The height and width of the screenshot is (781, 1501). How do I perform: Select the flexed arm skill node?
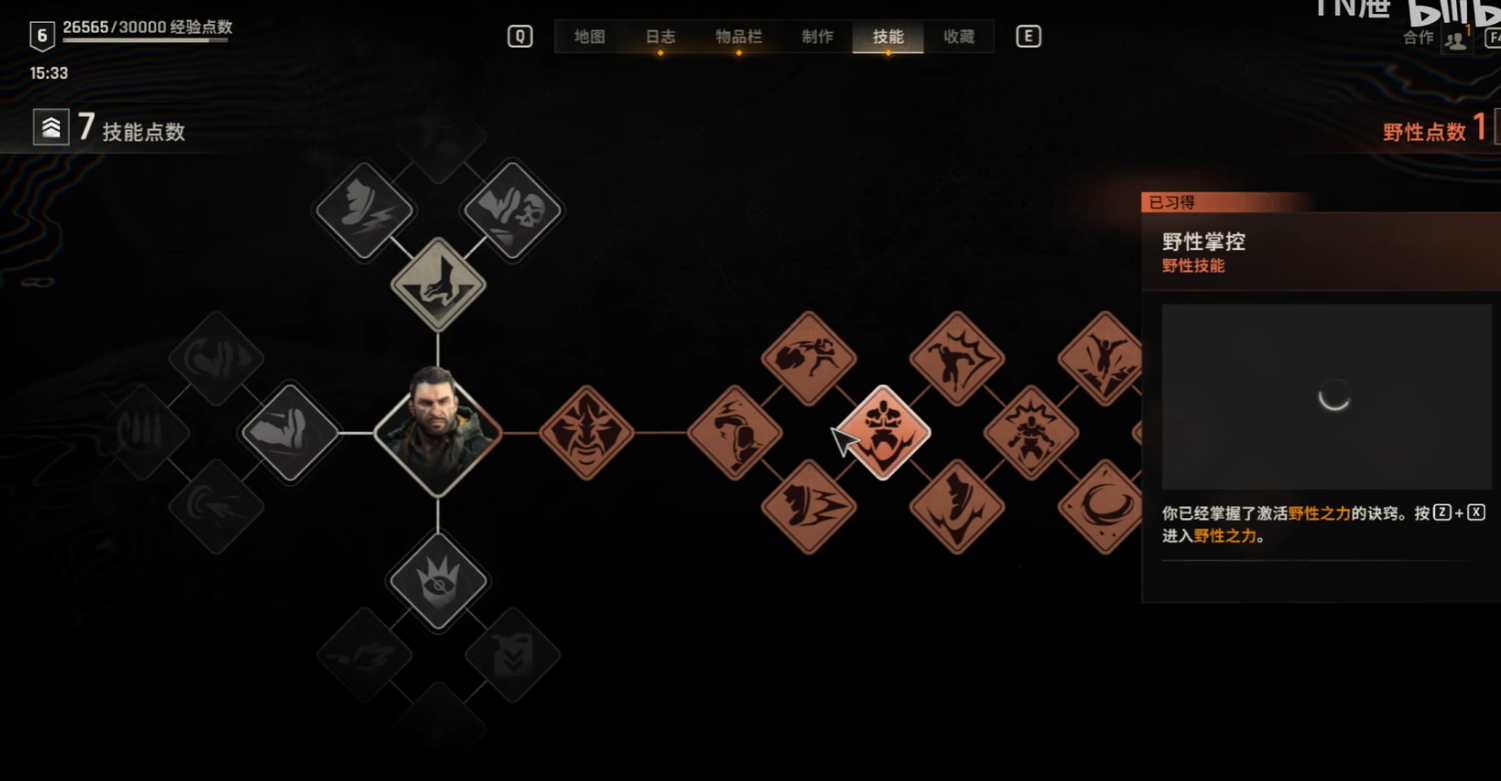tap(290, 433)
